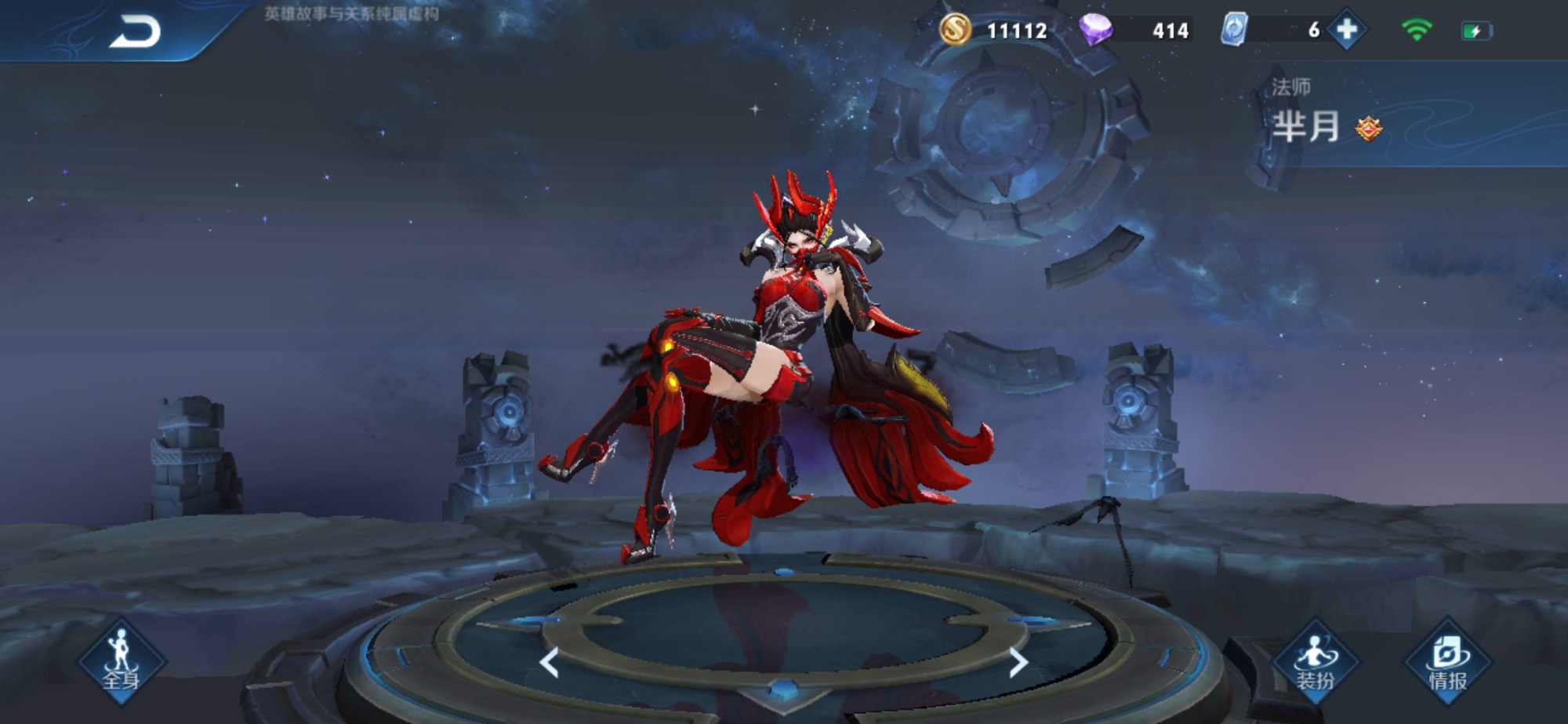
Task: Show the next hero with right arrow
Action: pos(1017,663)
